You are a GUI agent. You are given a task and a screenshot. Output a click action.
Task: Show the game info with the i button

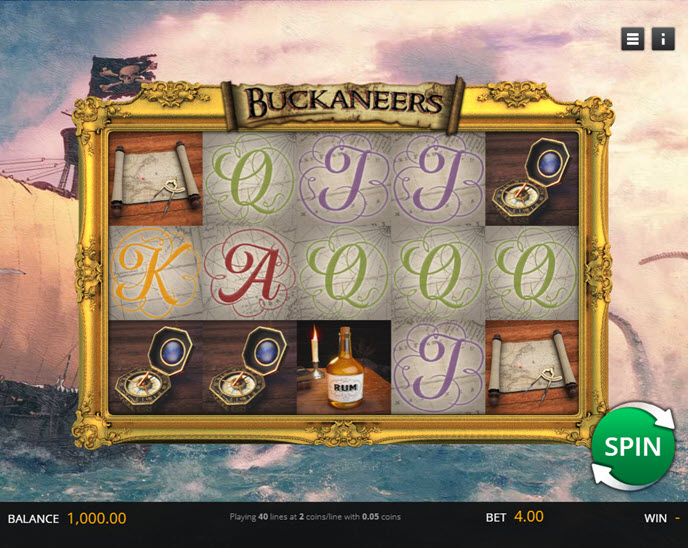pos(663,39)
